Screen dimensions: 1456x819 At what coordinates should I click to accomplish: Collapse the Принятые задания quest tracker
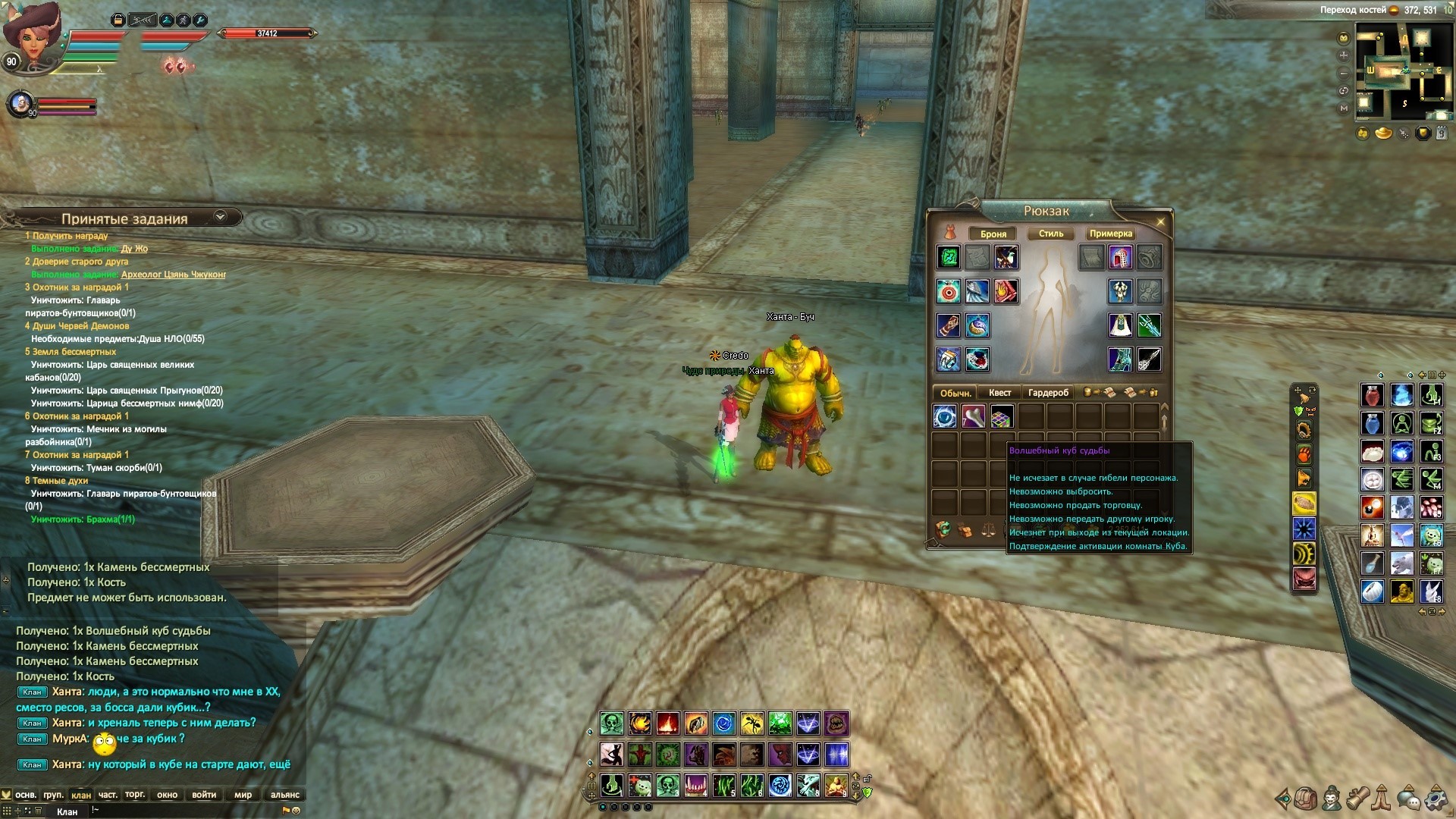pyautogui.click(x=220, y=217)
